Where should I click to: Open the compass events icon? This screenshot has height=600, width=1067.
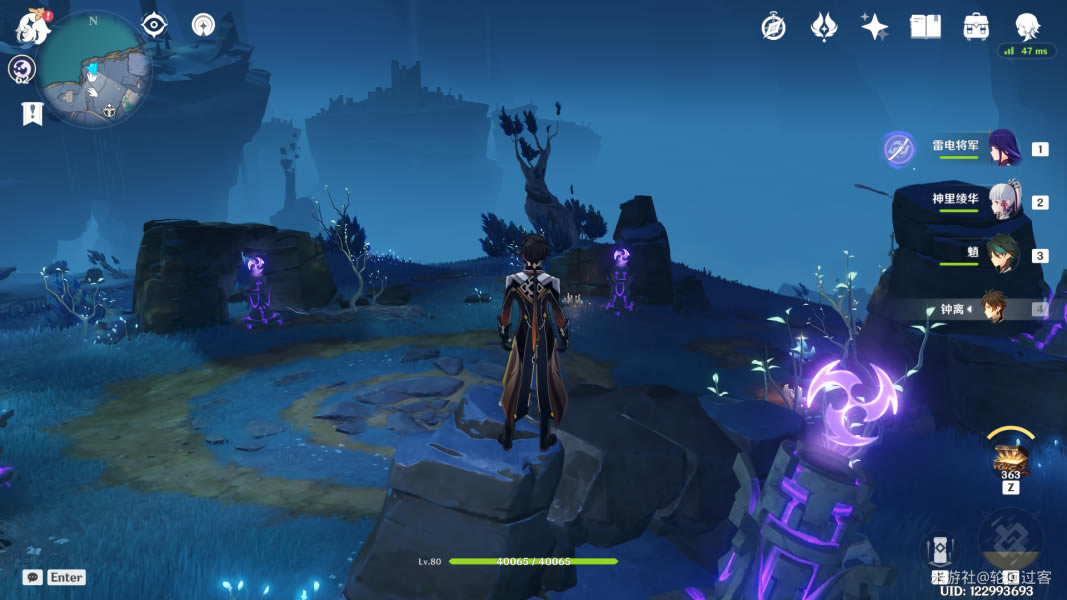pyautogui.click(x=773, y=27)
